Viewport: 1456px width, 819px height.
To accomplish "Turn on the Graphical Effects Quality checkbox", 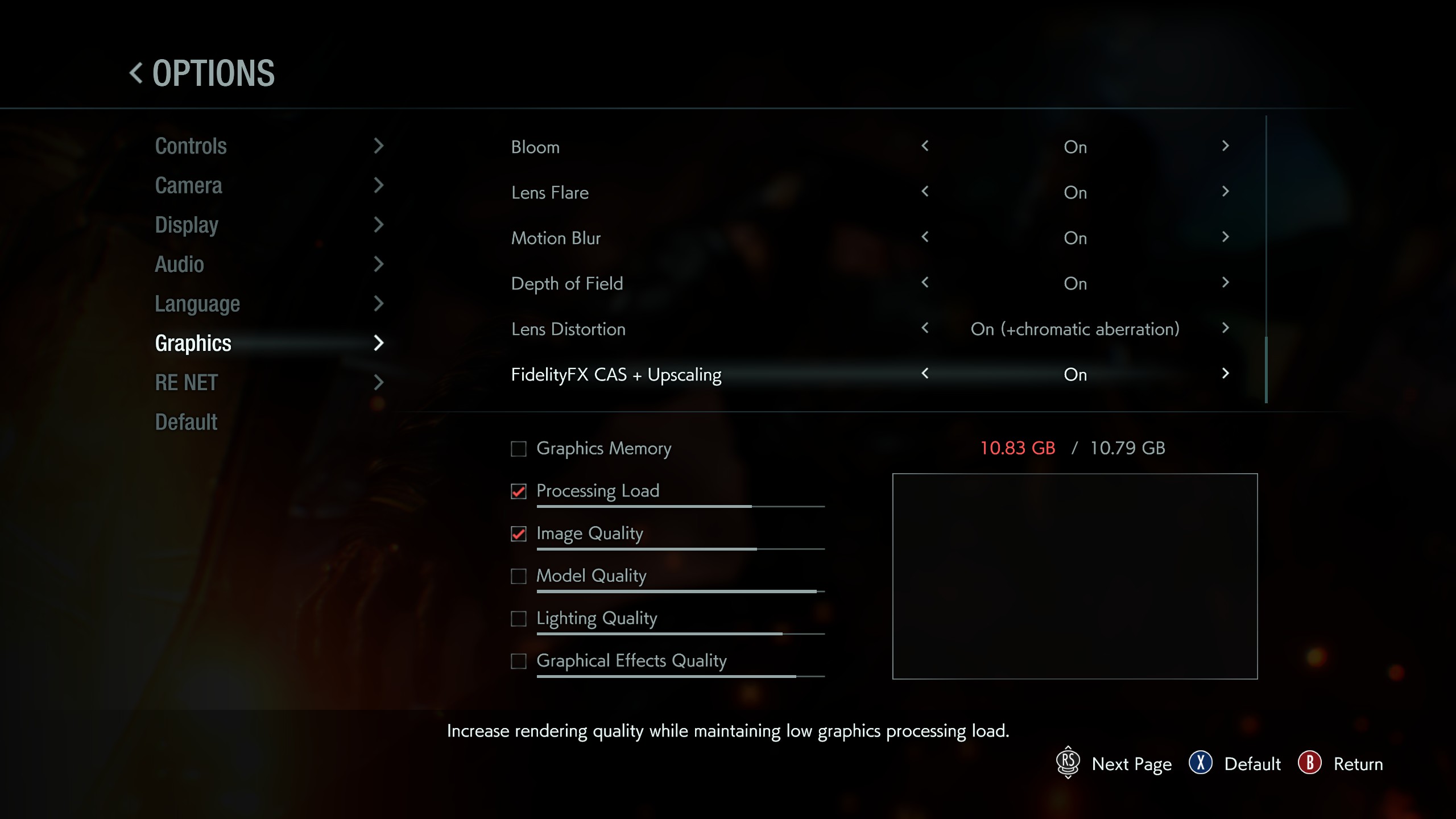I will click(518, 661).
